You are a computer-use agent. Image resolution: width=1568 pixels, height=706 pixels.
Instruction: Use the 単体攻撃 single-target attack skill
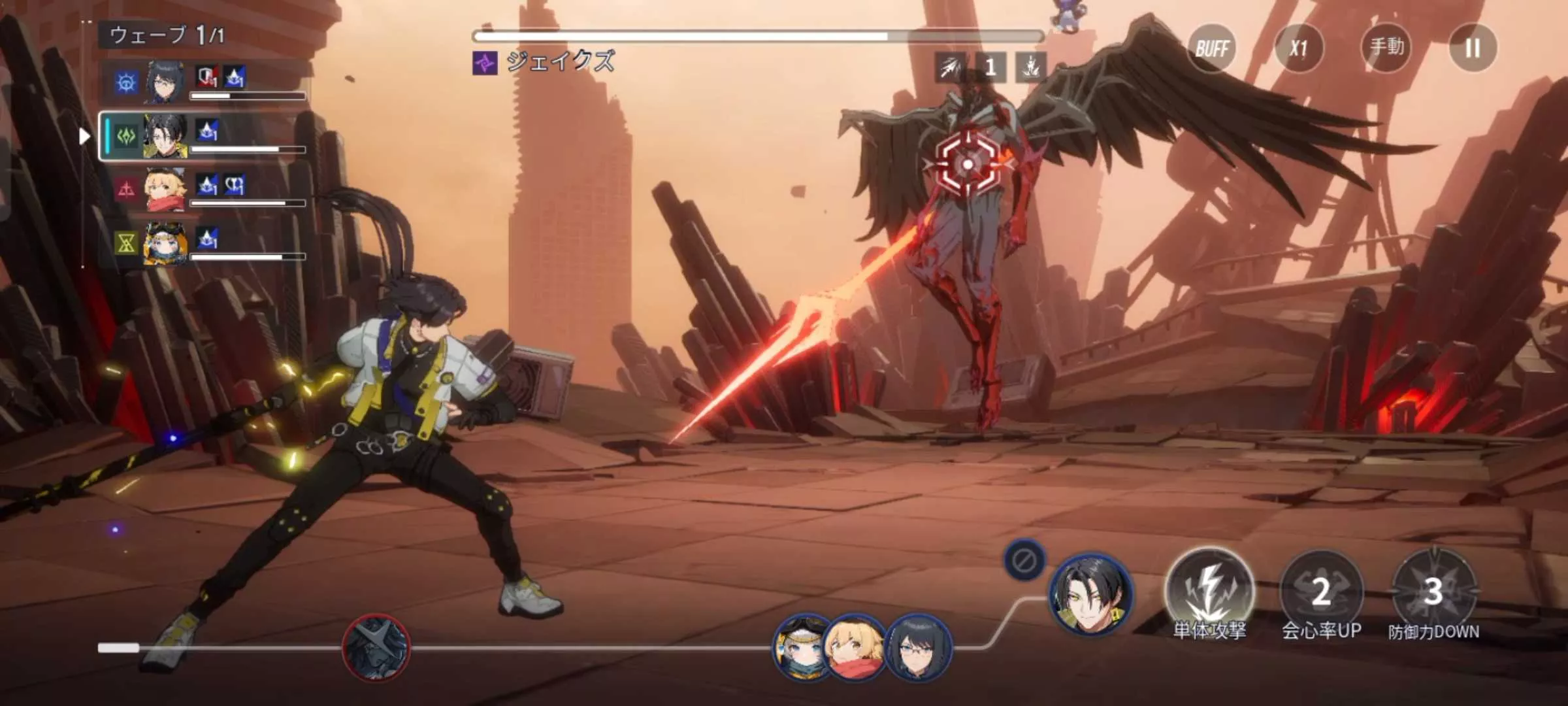point(1209,592)
